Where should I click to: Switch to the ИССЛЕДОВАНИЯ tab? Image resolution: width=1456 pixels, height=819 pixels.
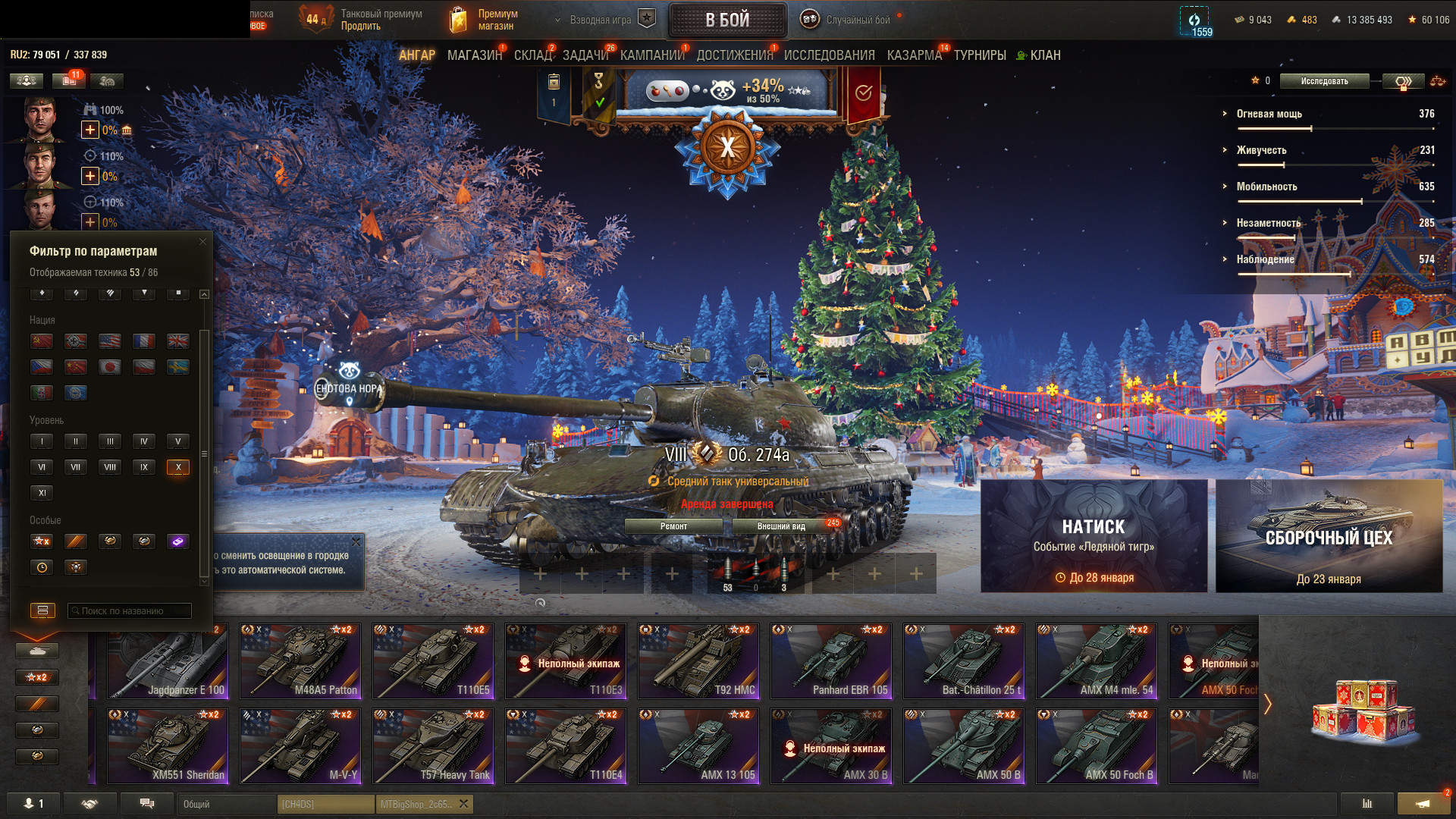coord(829,55)
